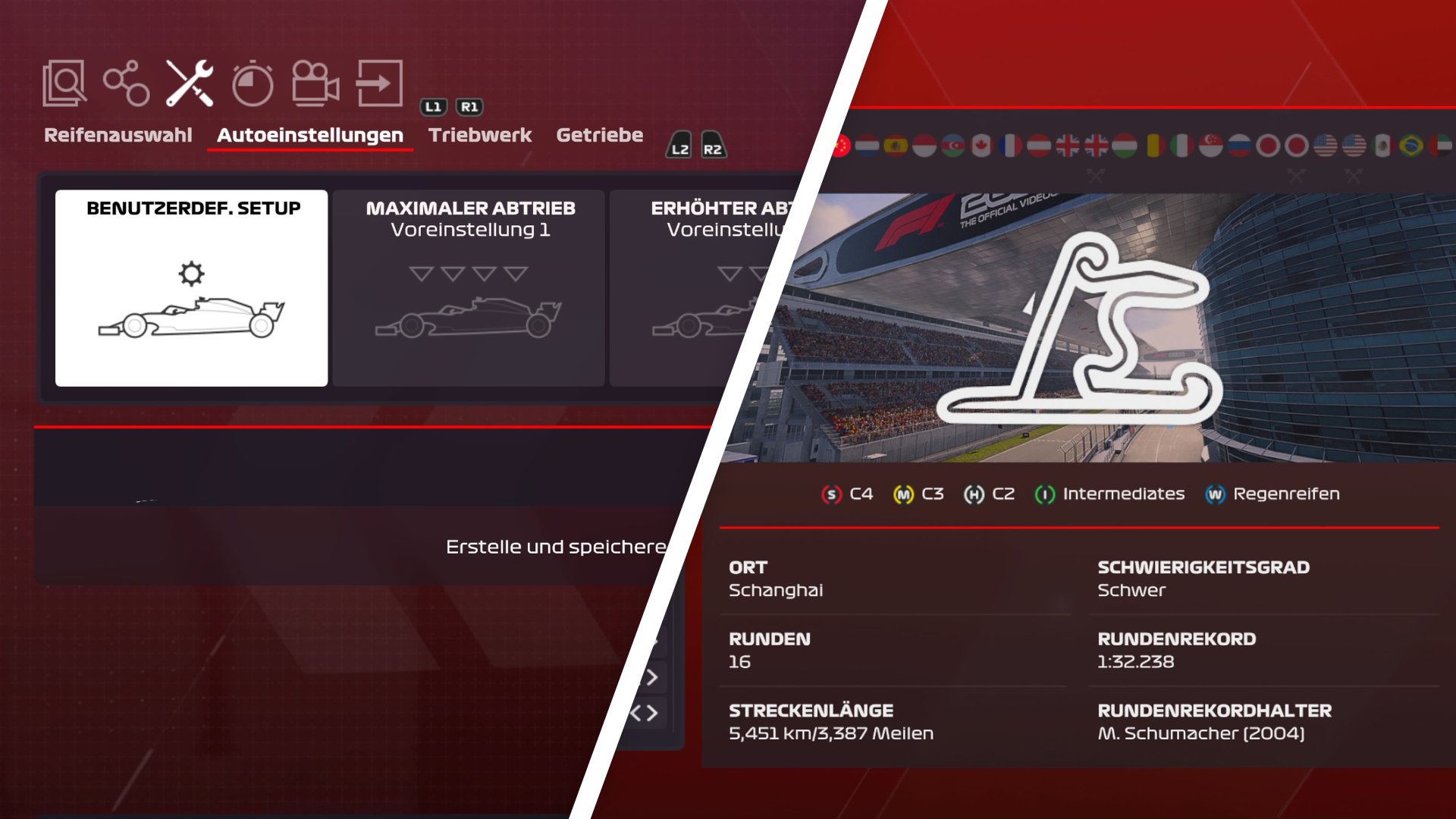This screenshot has width=1456, height=819.
Task: Switch to the Autoeinstellungen tab
Action: click(x=309, y=135)
